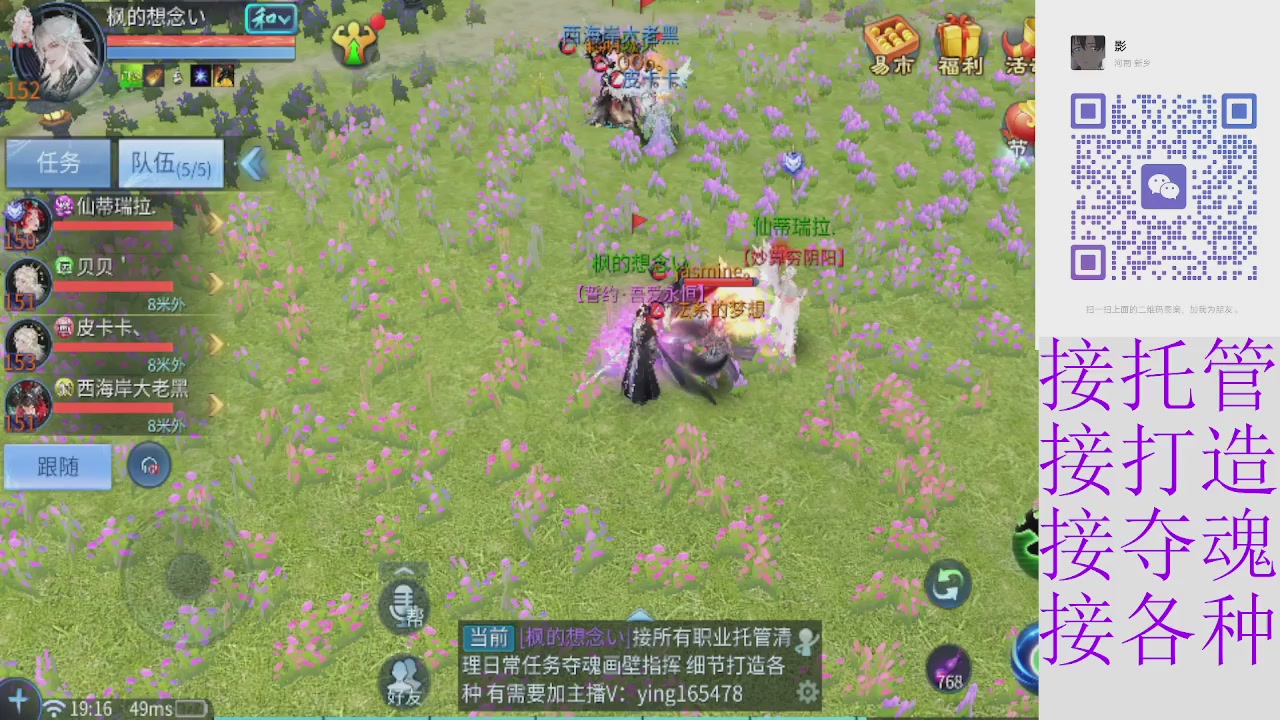Toggle auto-follow with the 跟随 button
This screenshot has height=720, width=1280.
click(x=57, y=467)
